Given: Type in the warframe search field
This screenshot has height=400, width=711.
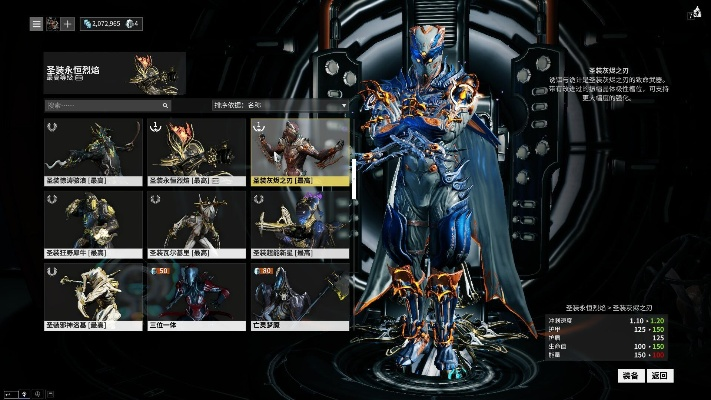Looking at the screenshot, I should [105, 104].
